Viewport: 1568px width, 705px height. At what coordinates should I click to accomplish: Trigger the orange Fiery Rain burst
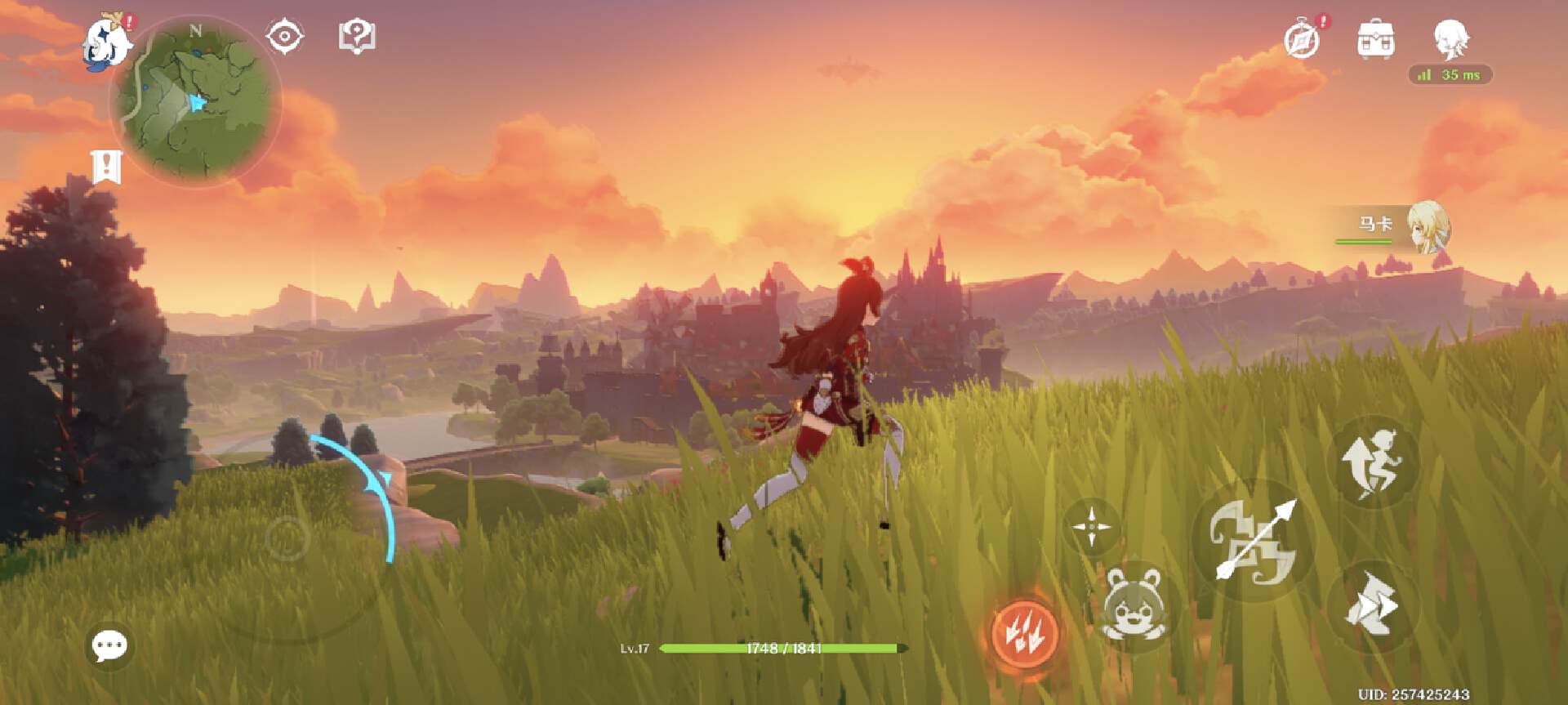(x=1022, y=631)
